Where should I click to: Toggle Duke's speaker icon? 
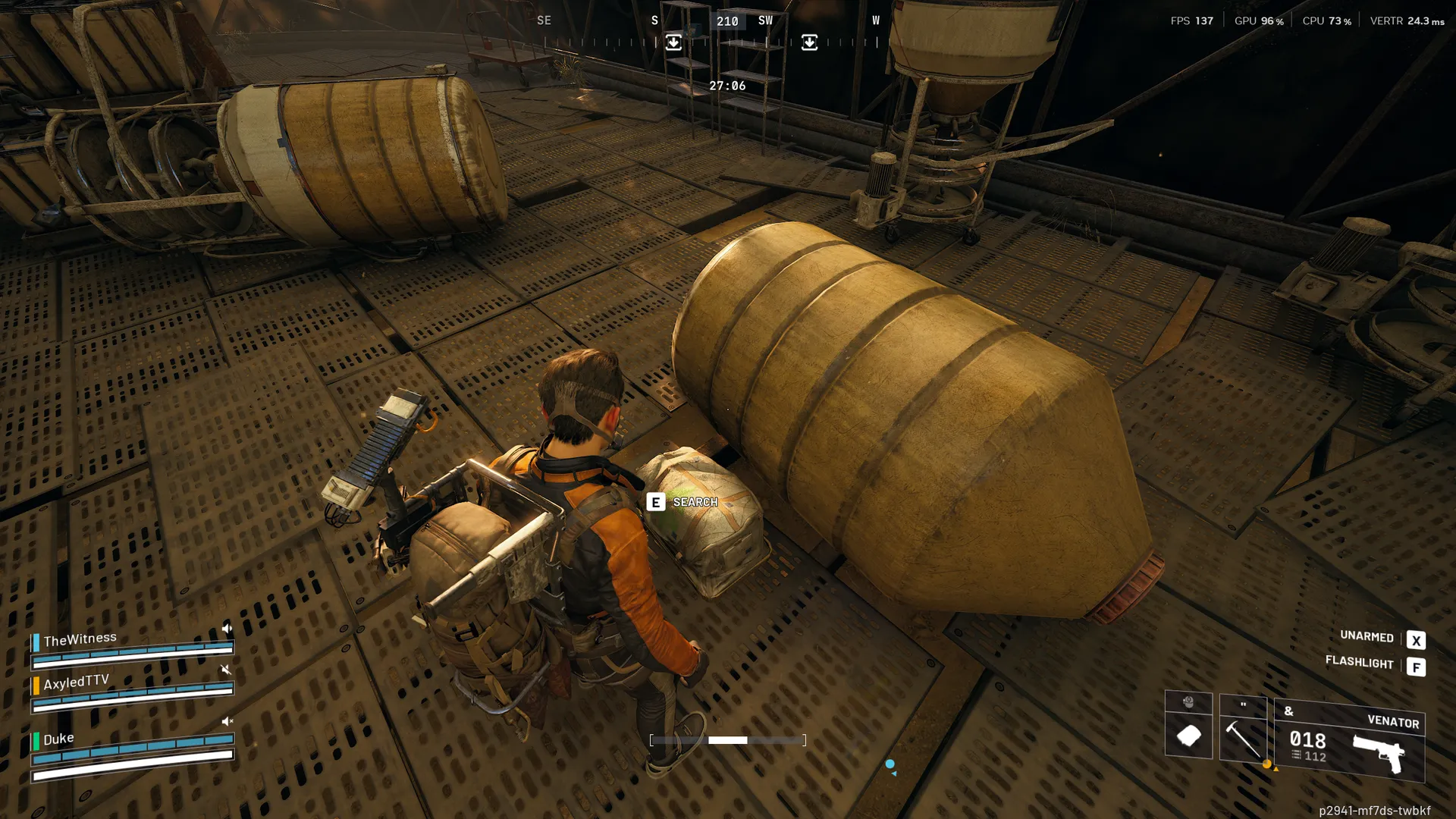pos(226,721)
